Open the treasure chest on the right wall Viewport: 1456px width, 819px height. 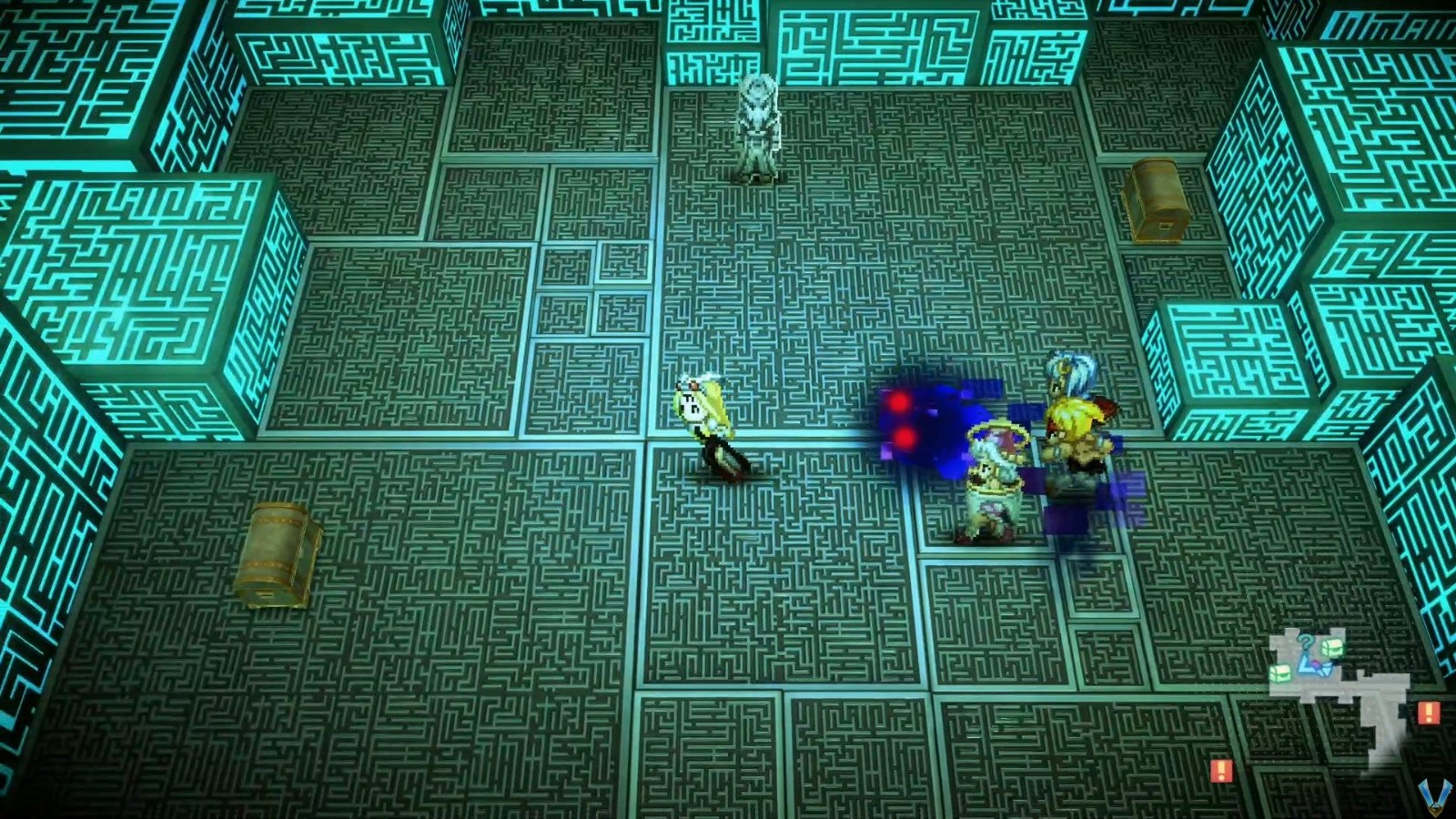point(1158,198)
